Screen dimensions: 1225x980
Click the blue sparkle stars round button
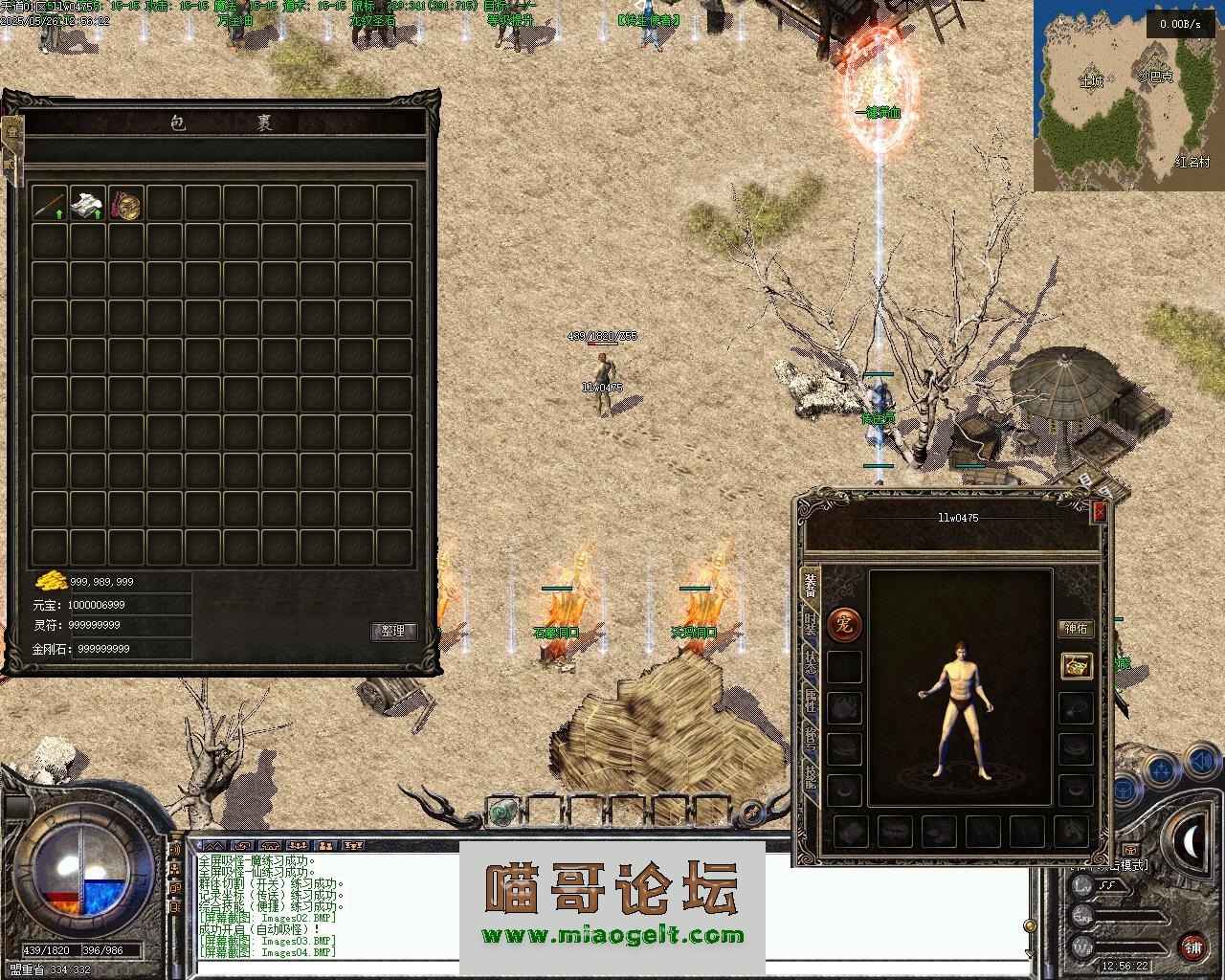pyautogui.click(x=1162, y=768)
